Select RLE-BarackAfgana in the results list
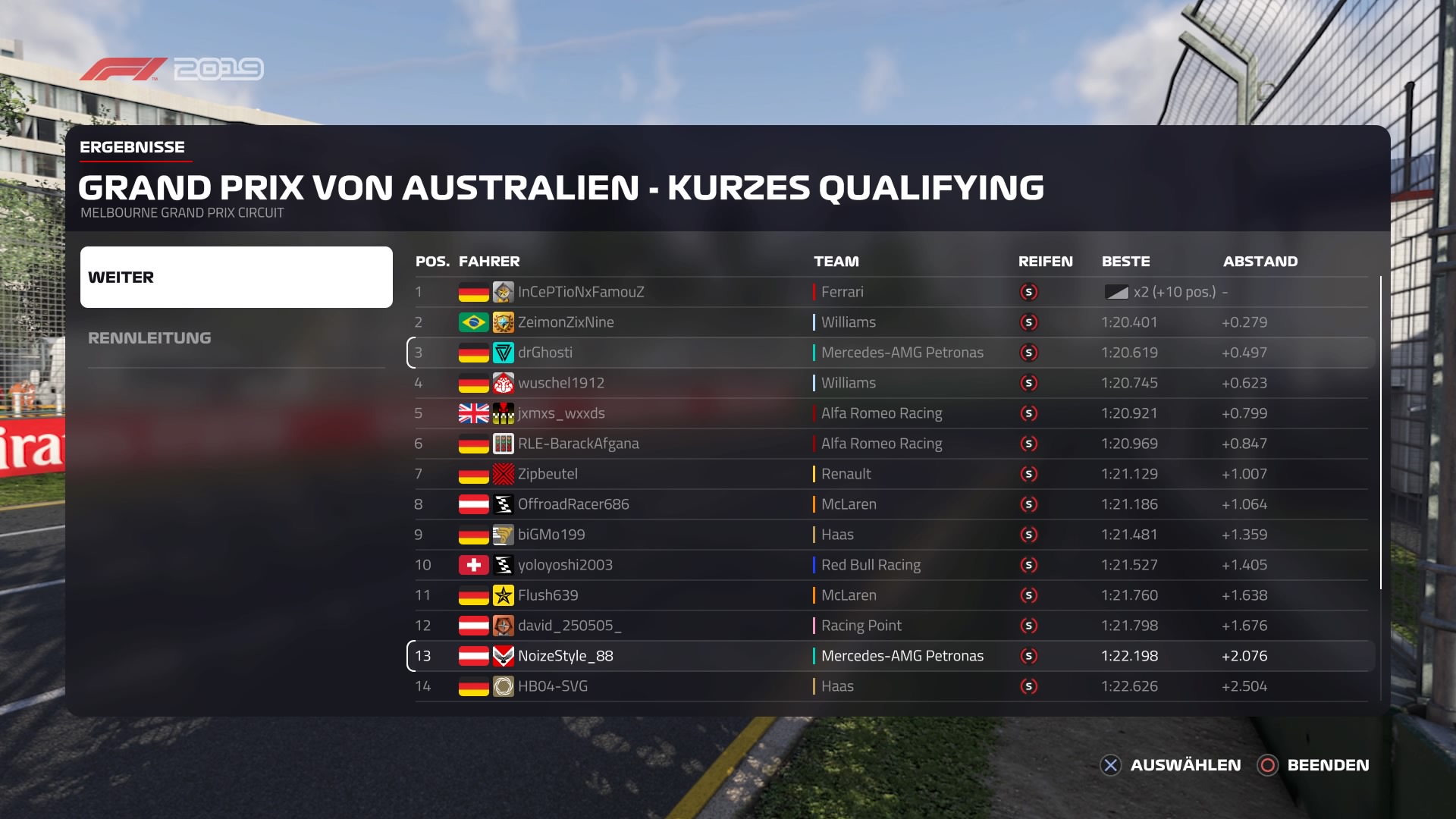1456x819 pixels. 891,444
